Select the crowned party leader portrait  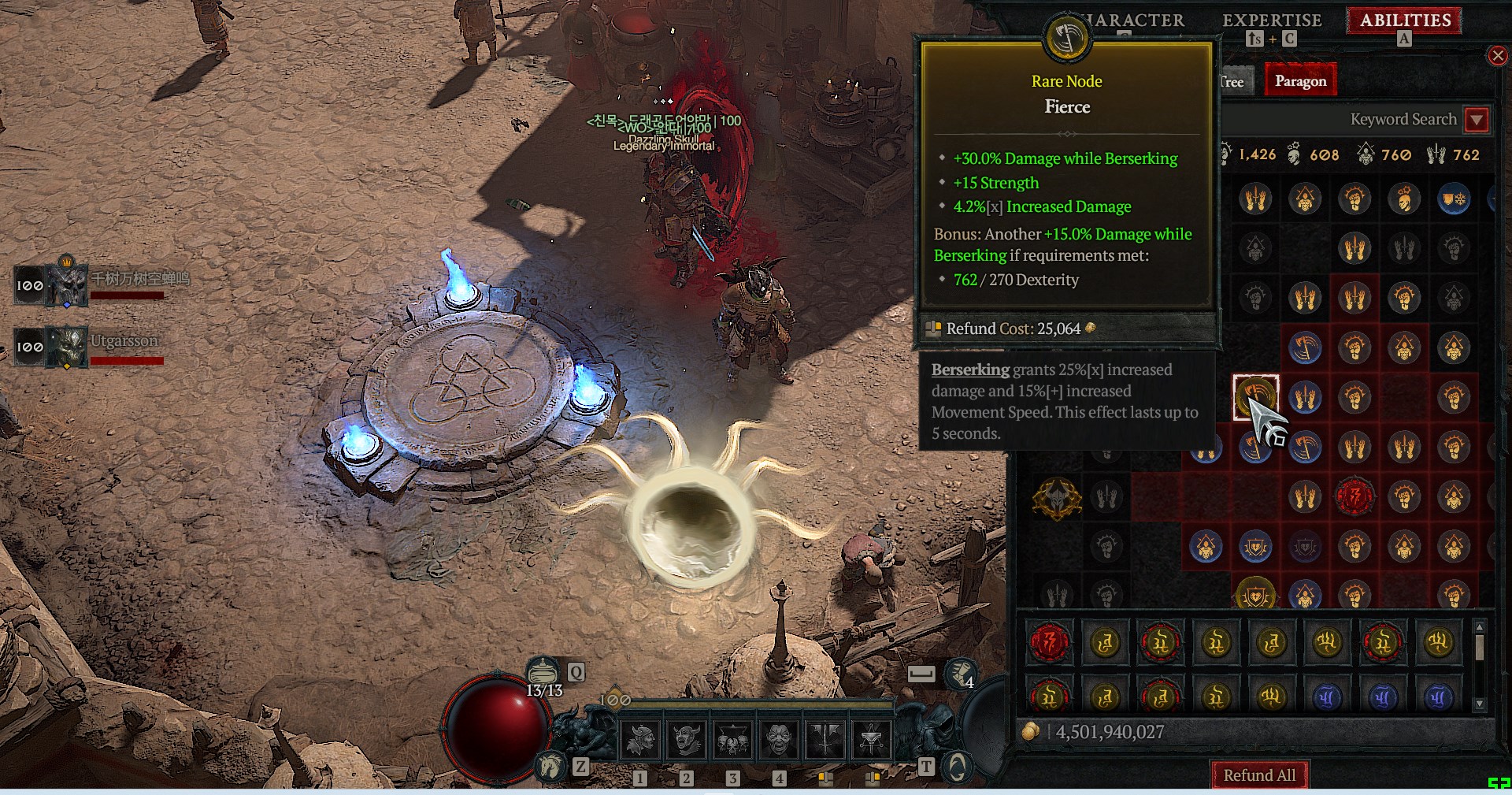(x=68, y=284)
